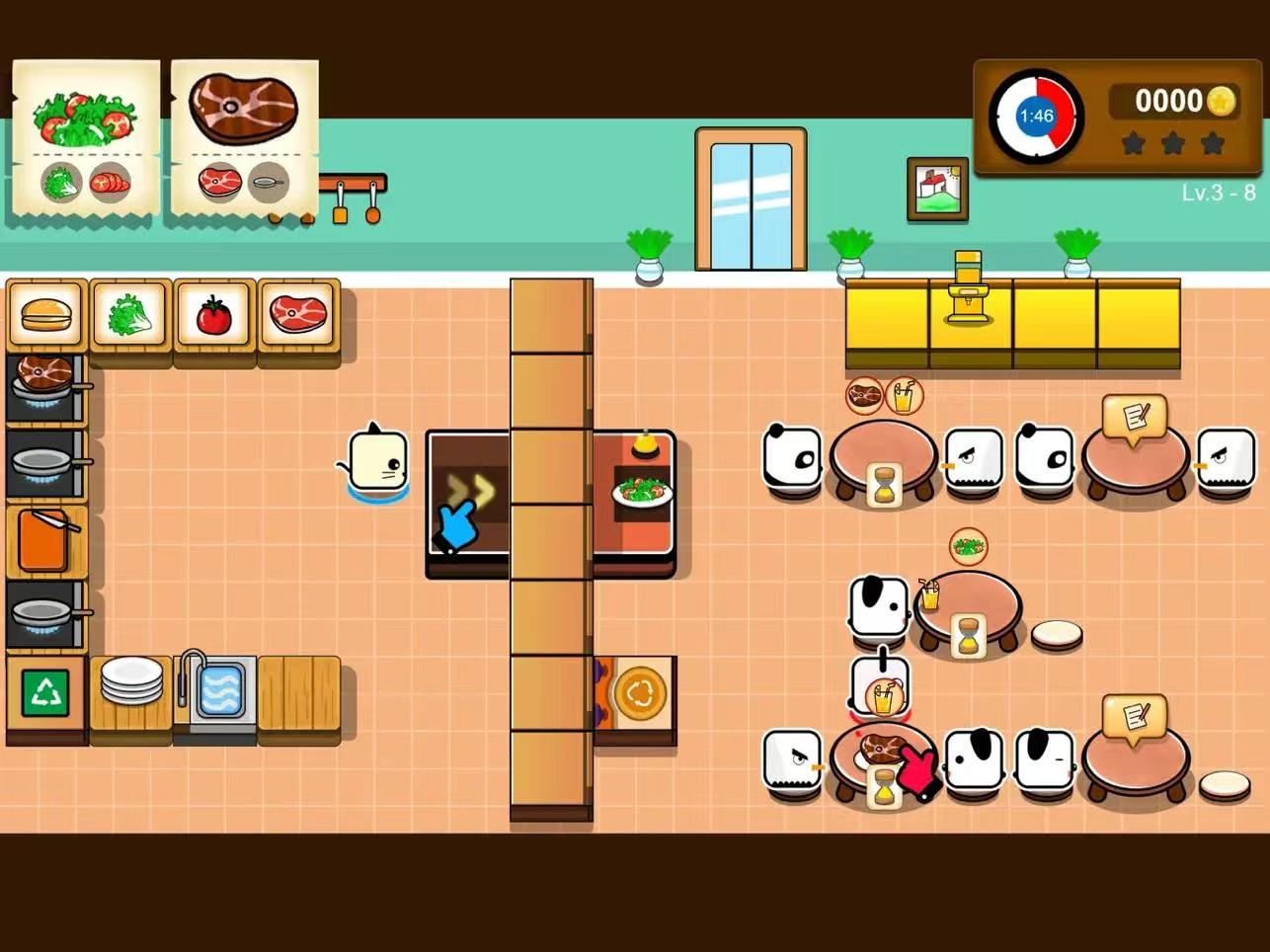
Task: Use the sink station
Action: coord(216,686)
